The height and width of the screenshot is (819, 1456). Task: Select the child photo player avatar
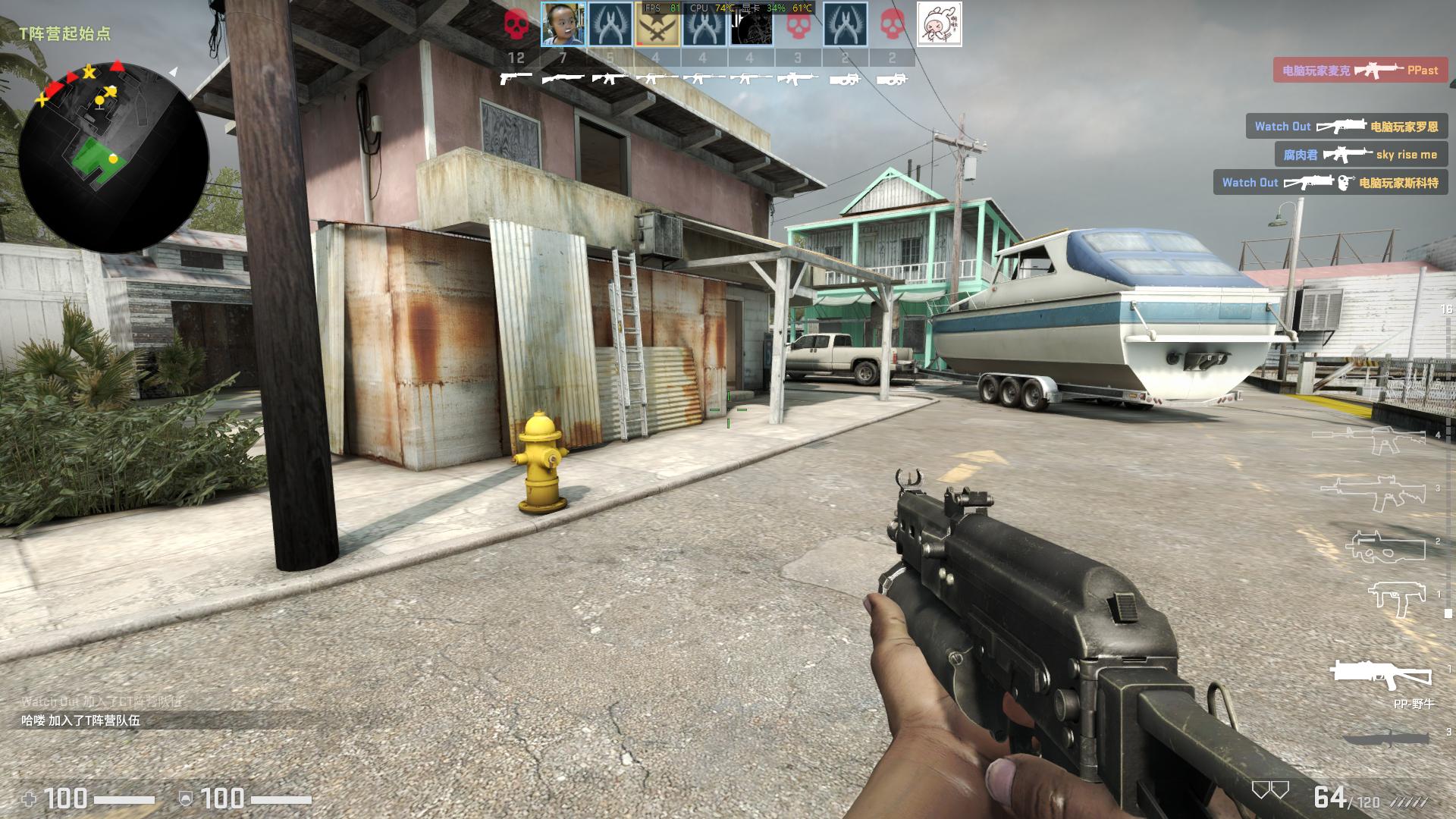(x=563, y=25)
